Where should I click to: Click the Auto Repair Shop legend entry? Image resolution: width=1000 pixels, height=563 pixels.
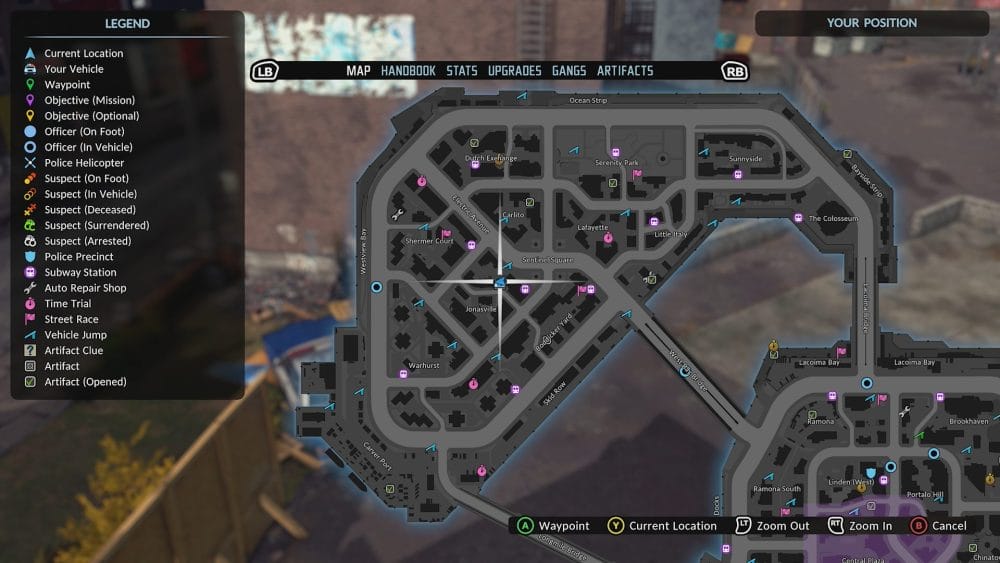coord(85,288)
